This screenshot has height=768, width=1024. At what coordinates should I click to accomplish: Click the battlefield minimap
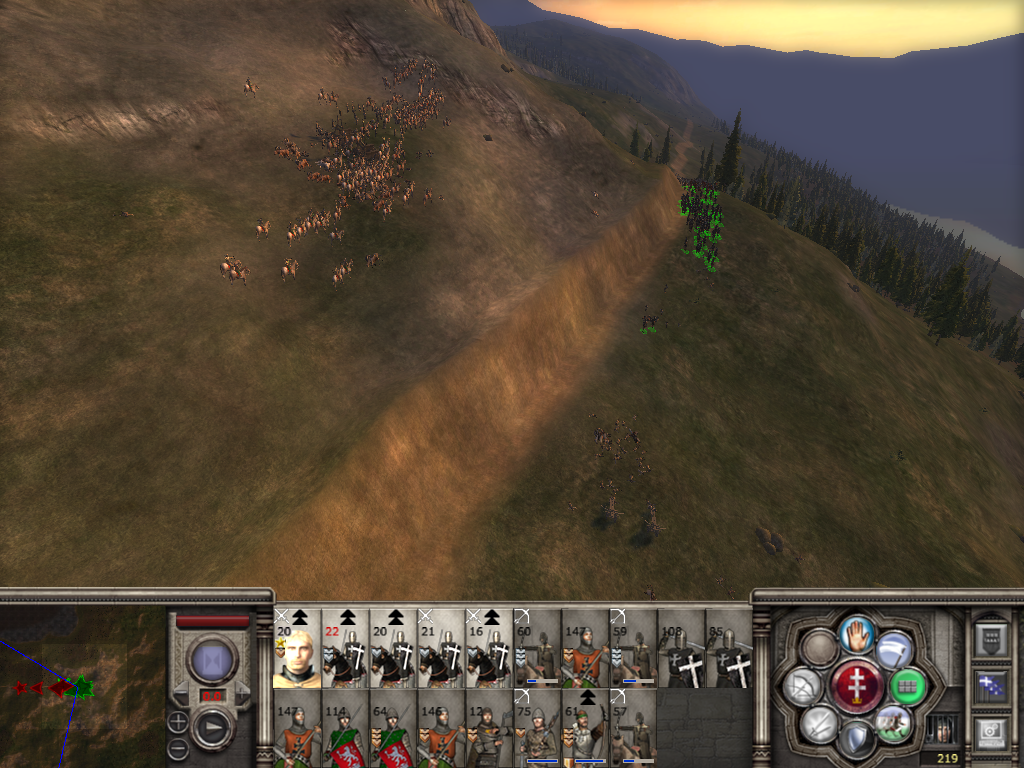[x=82, y=687]
